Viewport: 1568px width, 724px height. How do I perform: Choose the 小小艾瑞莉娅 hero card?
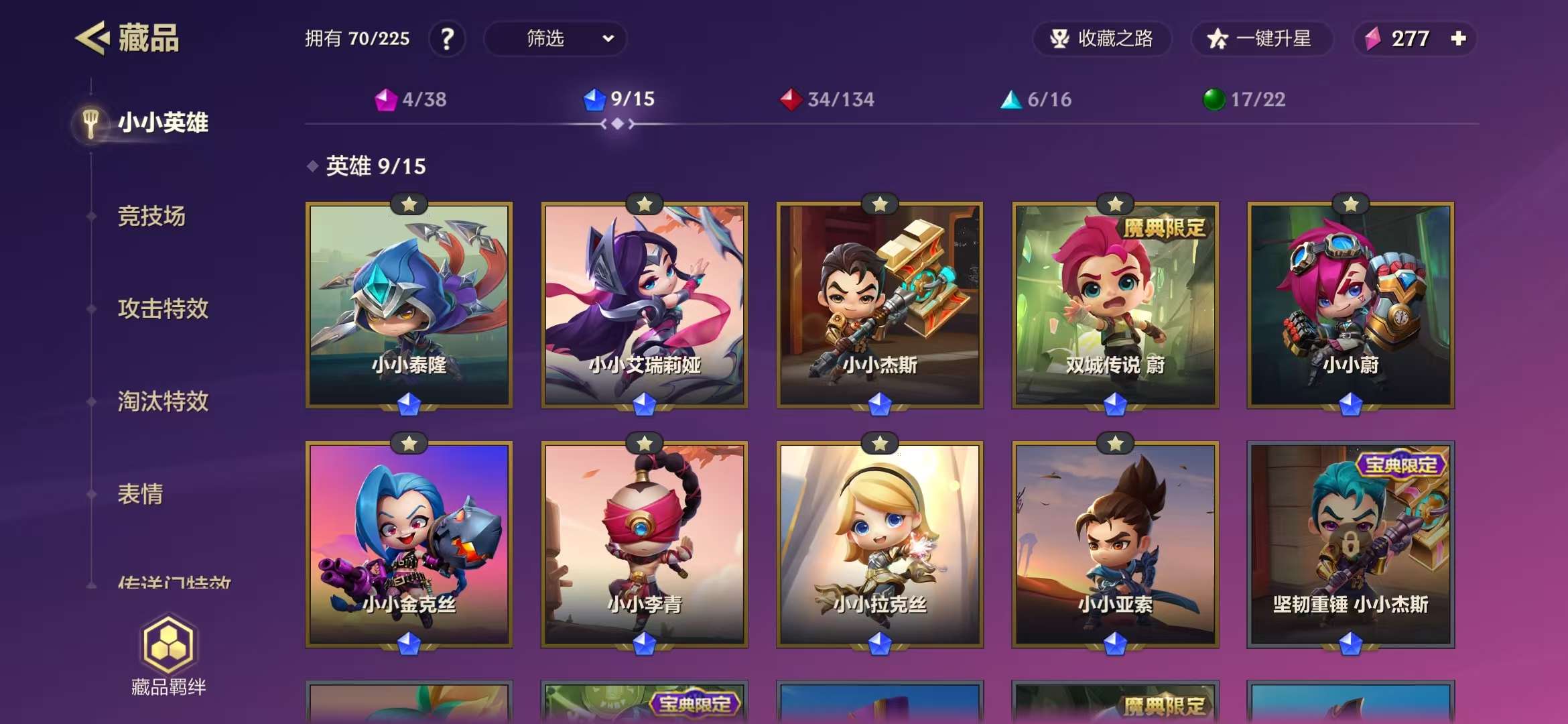[645, 305]
